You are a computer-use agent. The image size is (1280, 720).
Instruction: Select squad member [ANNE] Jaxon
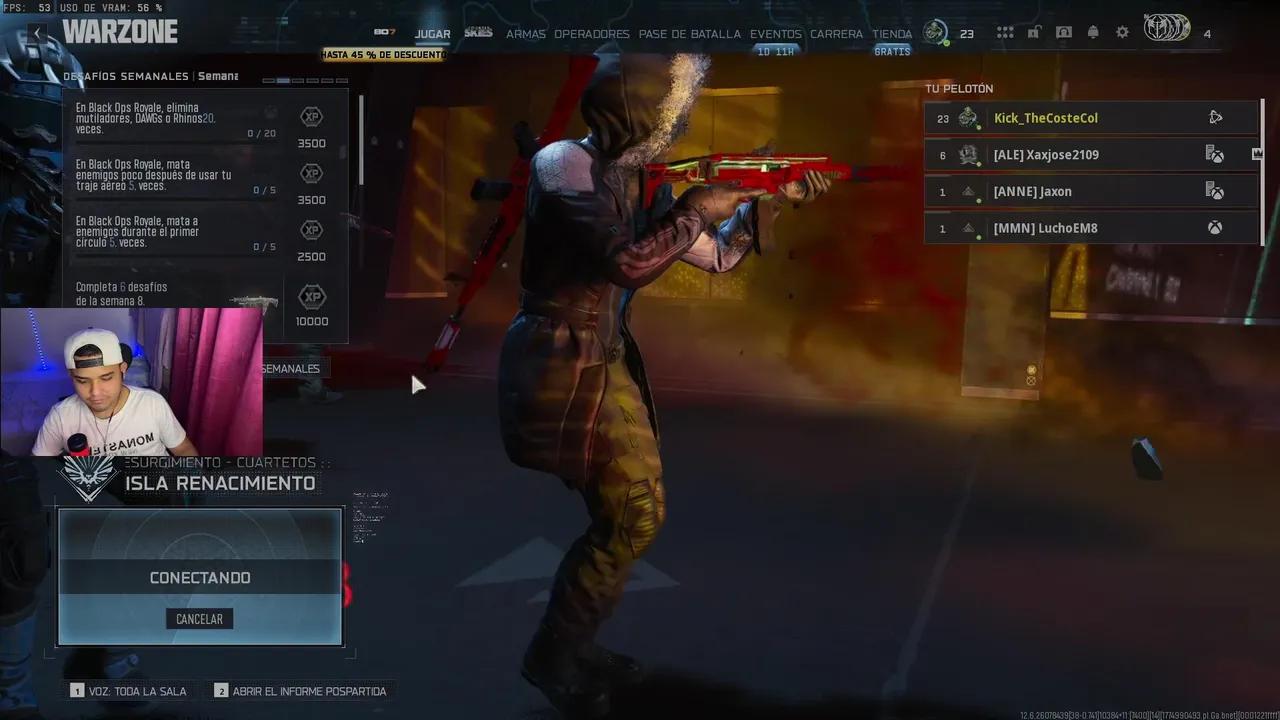pyautogui.click(x=1090, y=190)
